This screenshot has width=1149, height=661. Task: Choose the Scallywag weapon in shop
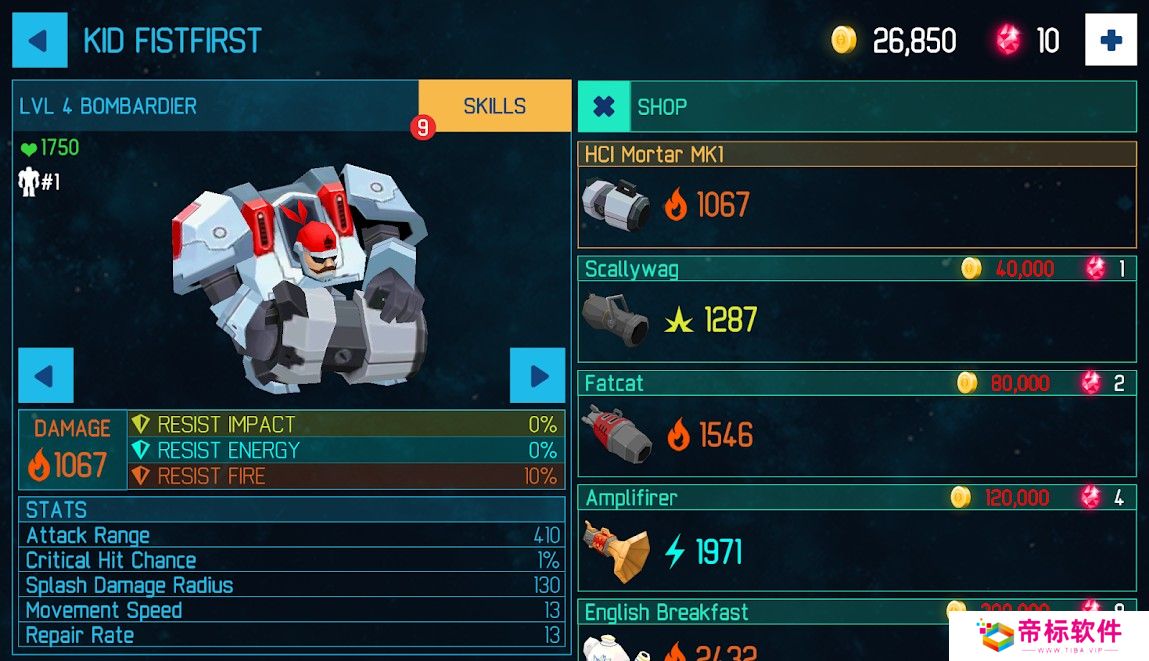(x=856, y=310)
